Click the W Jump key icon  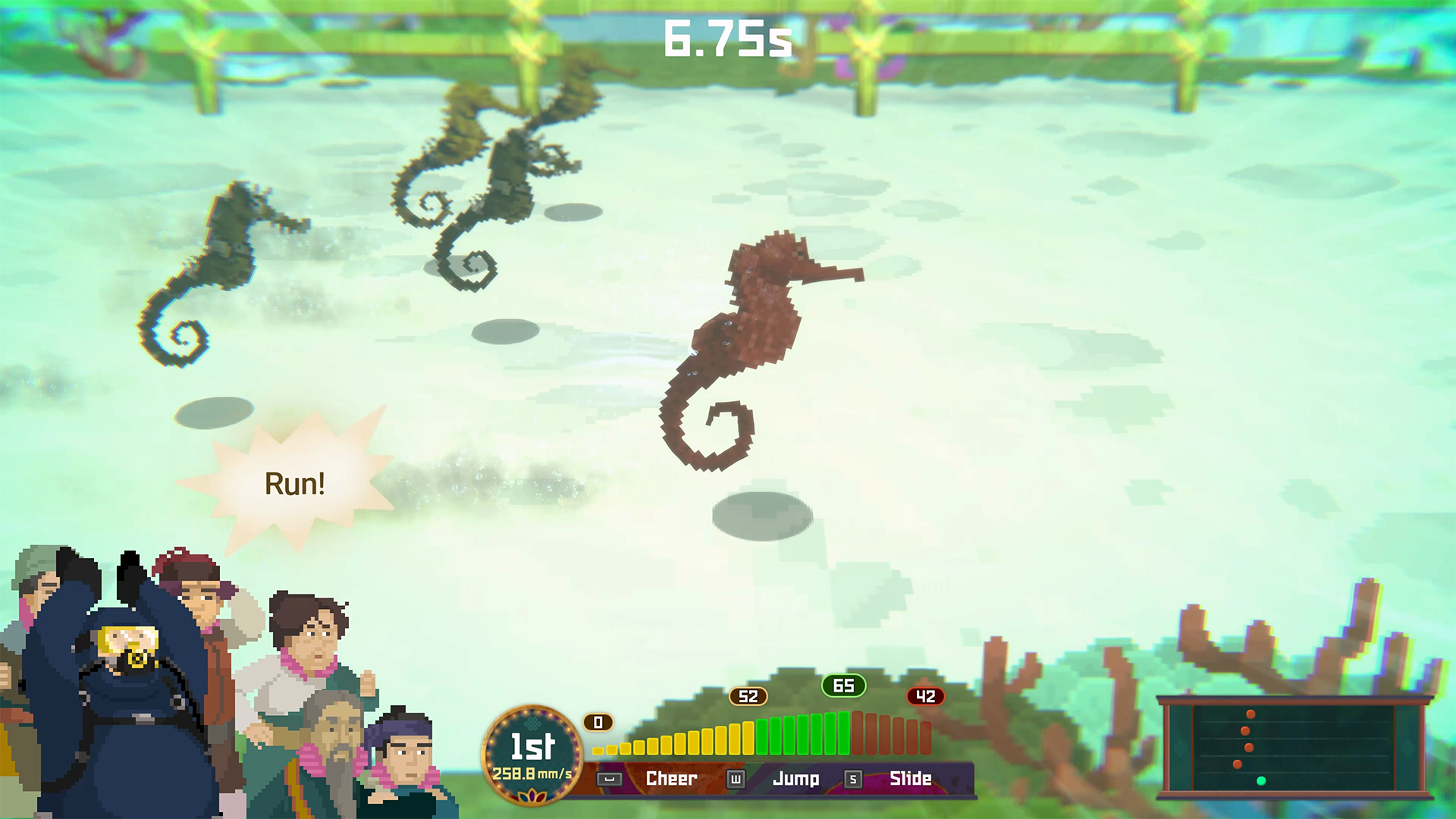pos(737,780)
